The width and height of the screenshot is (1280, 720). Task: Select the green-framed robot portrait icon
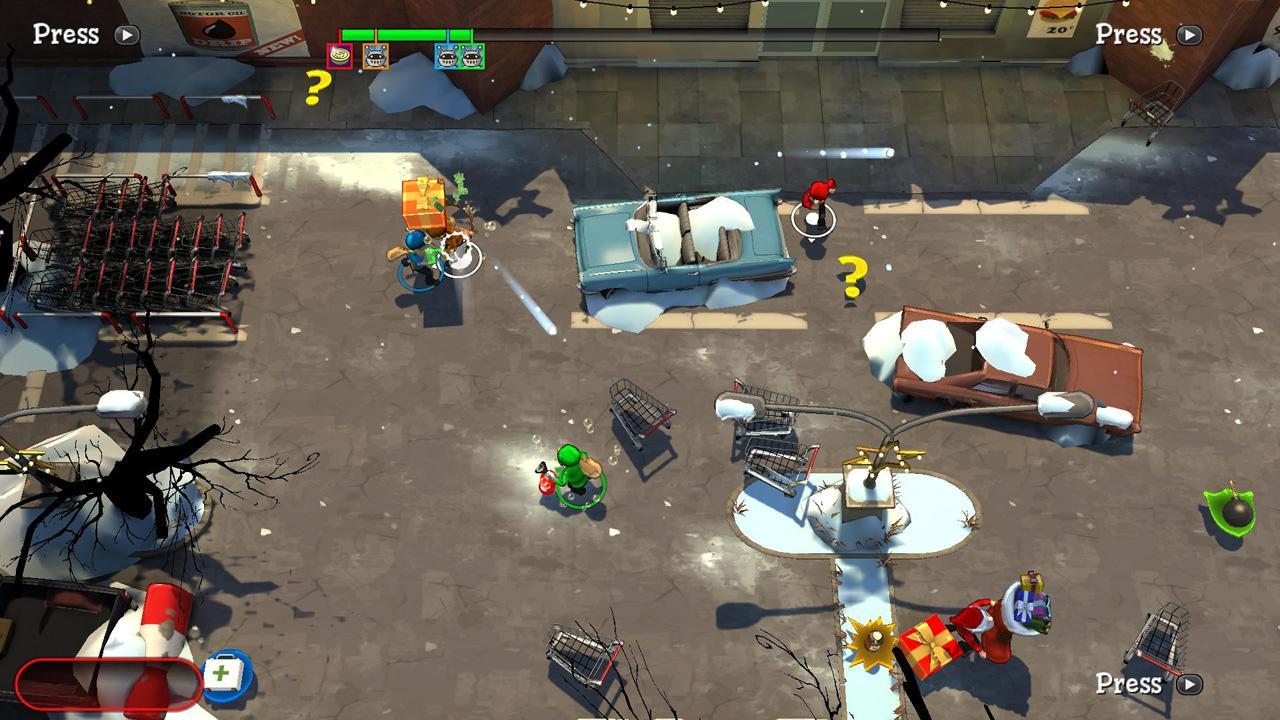coord(471,56)
